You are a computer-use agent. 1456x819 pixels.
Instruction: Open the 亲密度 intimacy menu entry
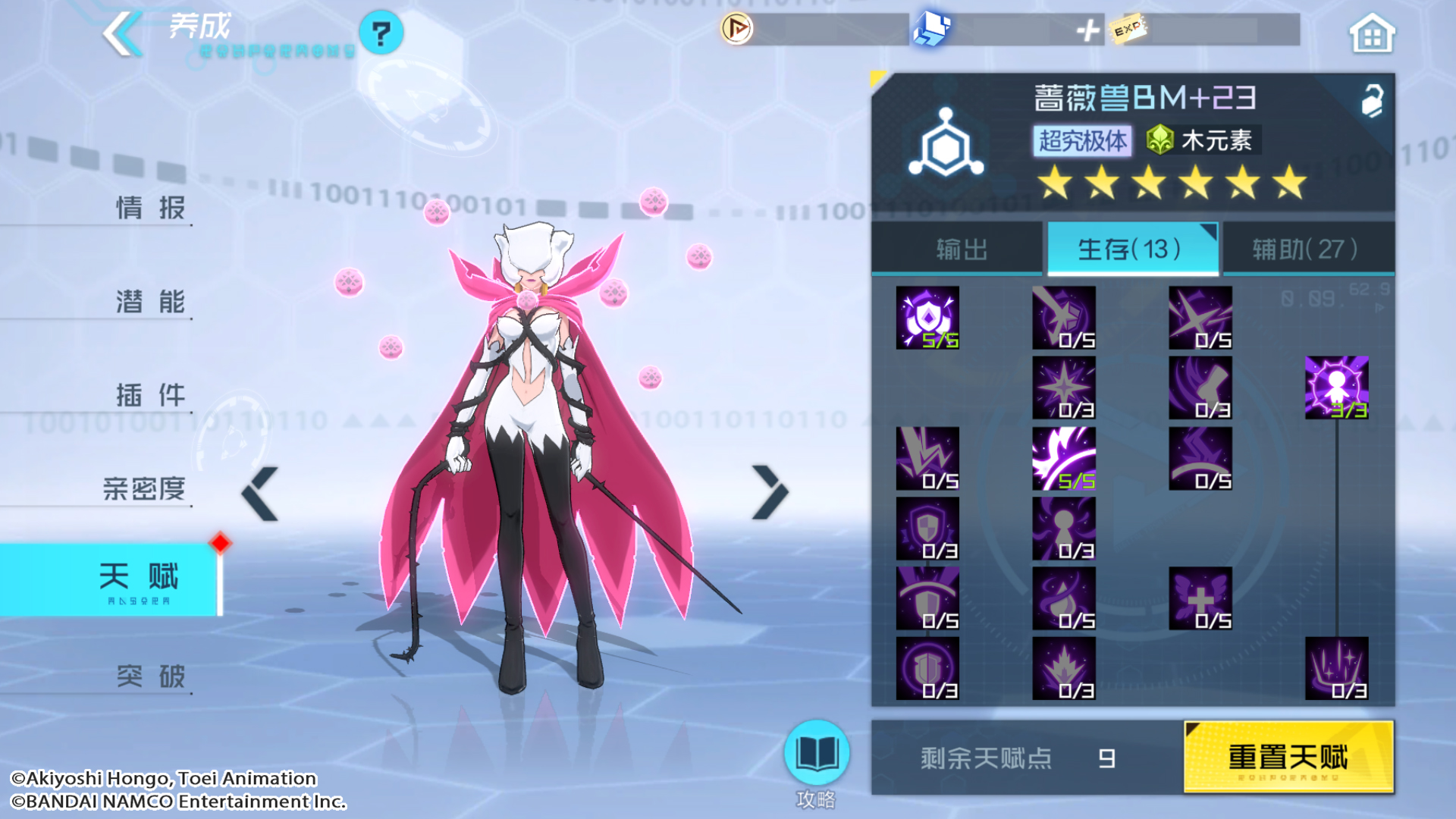click(x=144, y=488)
